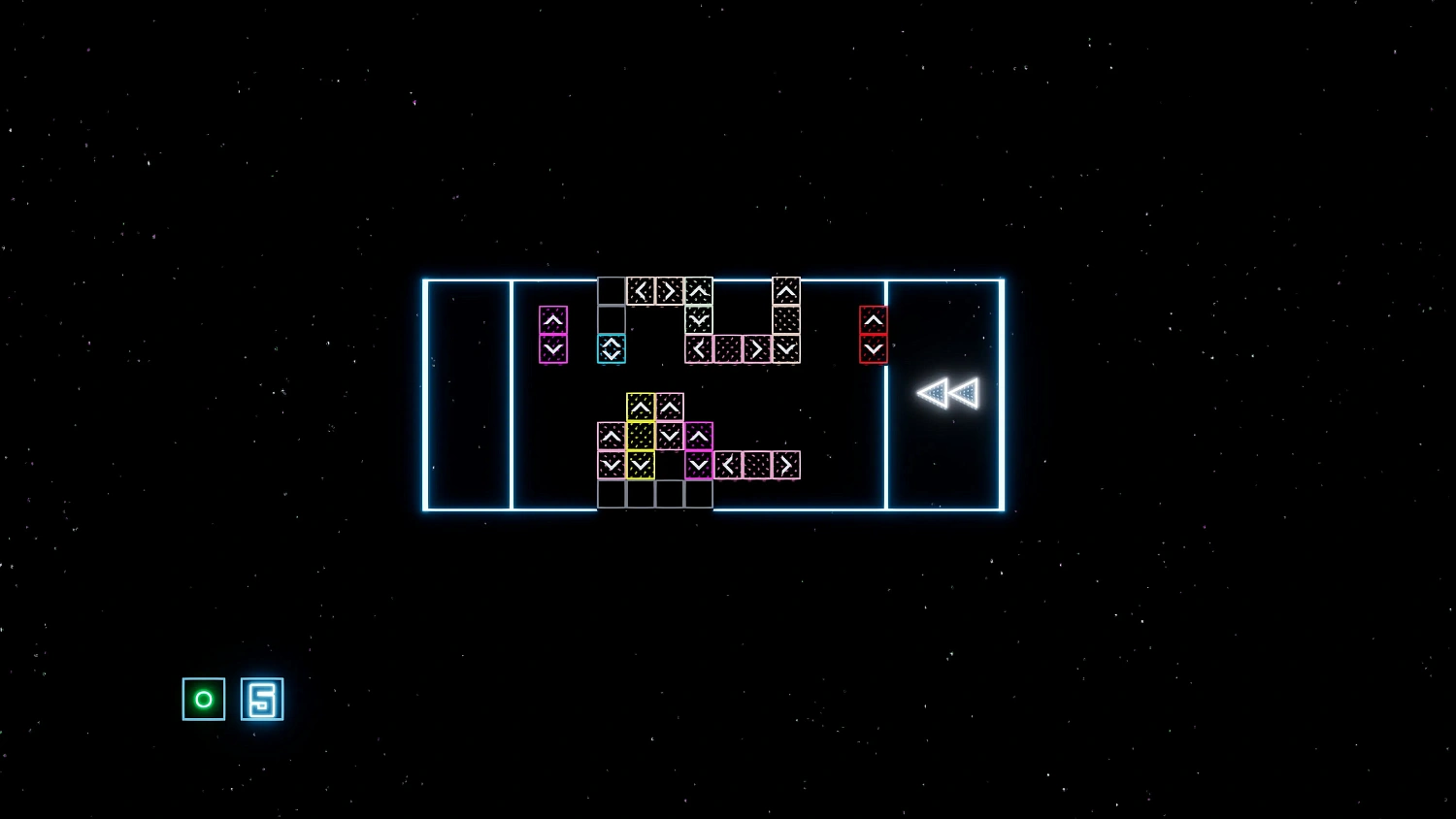Toggle the magenta down-arrow tile in lower cluster
The height and width of the screenshot is (819, 1456).
coord(699,464)
